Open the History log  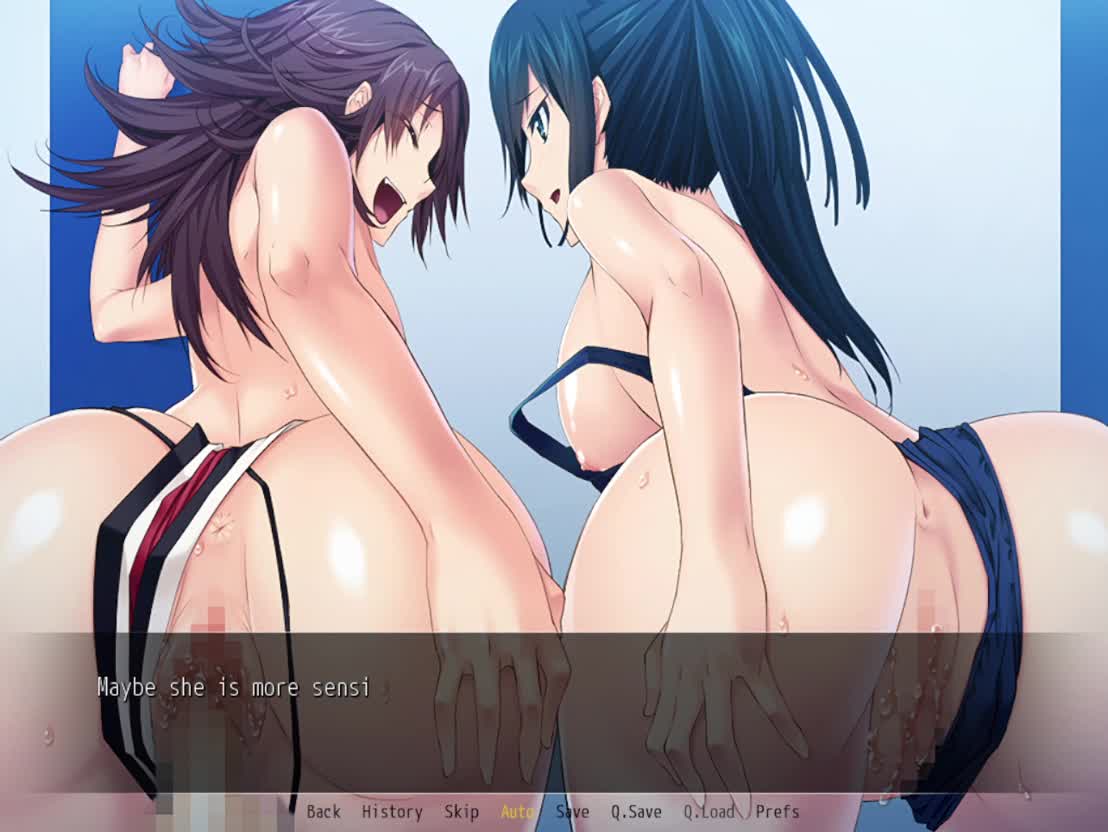coord(391,812)
